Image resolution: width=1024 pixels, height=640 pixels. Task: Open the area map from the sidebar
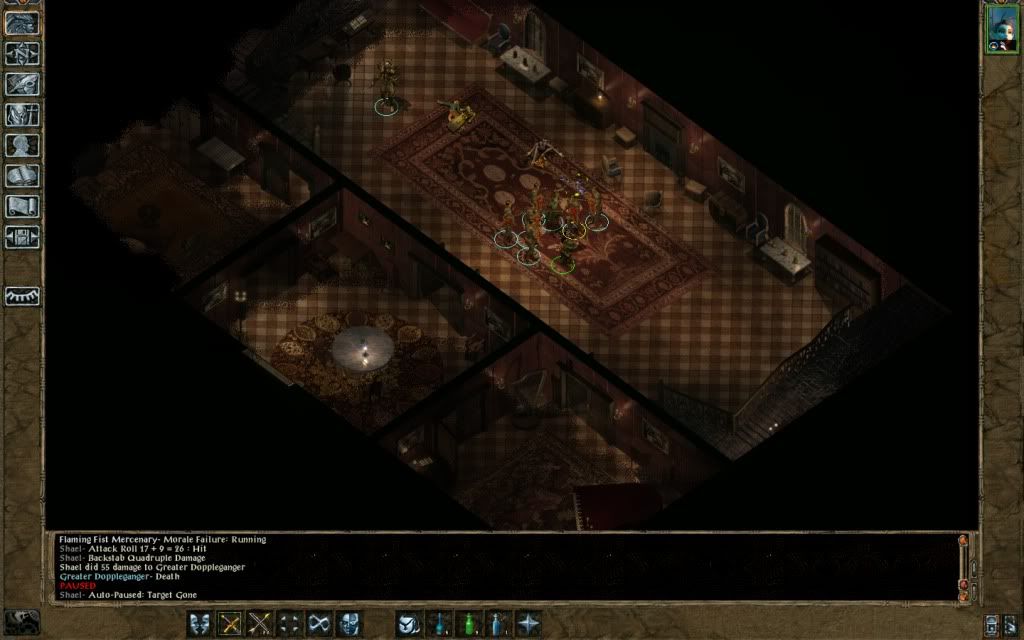22,54
